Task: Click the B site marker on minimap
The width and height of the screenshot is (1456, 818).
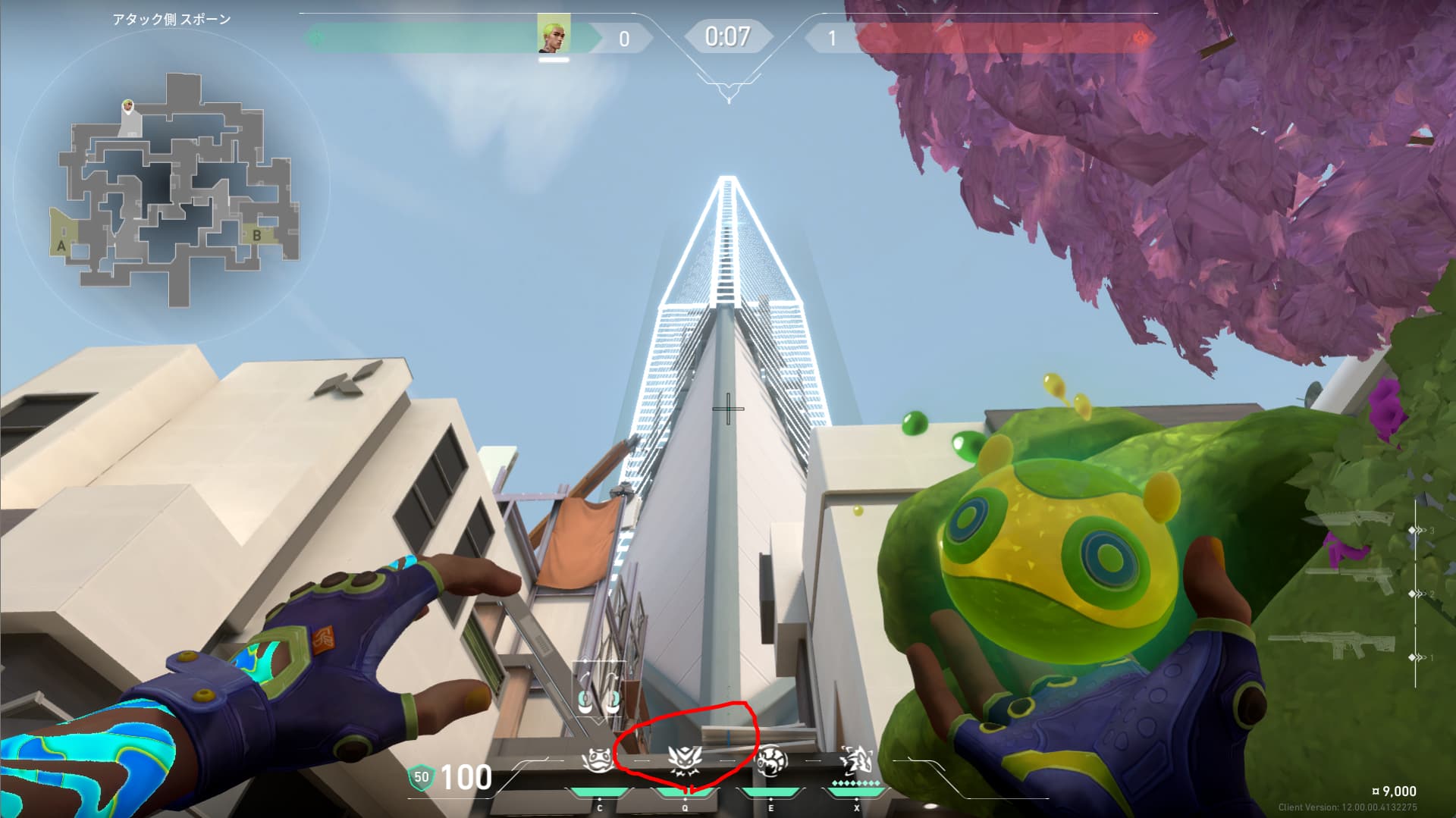Action: point(256,236)
